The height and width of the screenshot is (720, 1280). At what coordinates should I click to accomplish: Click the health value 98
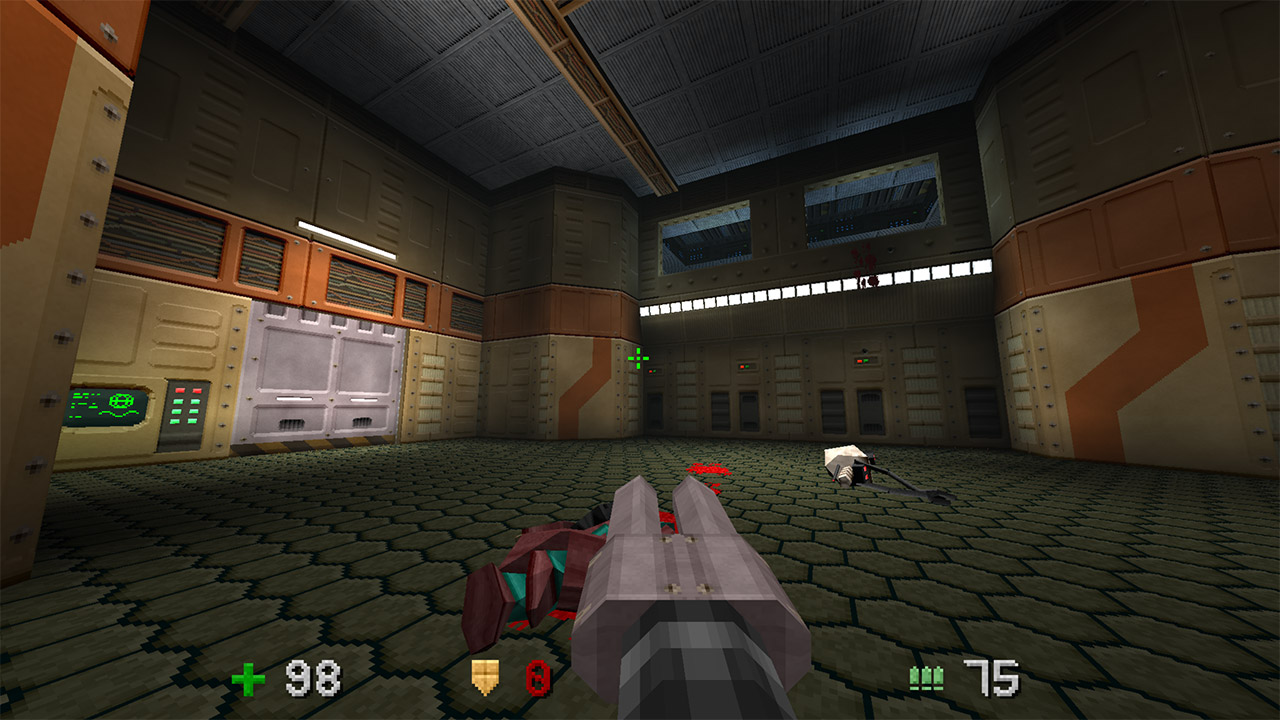click(312, 677)
